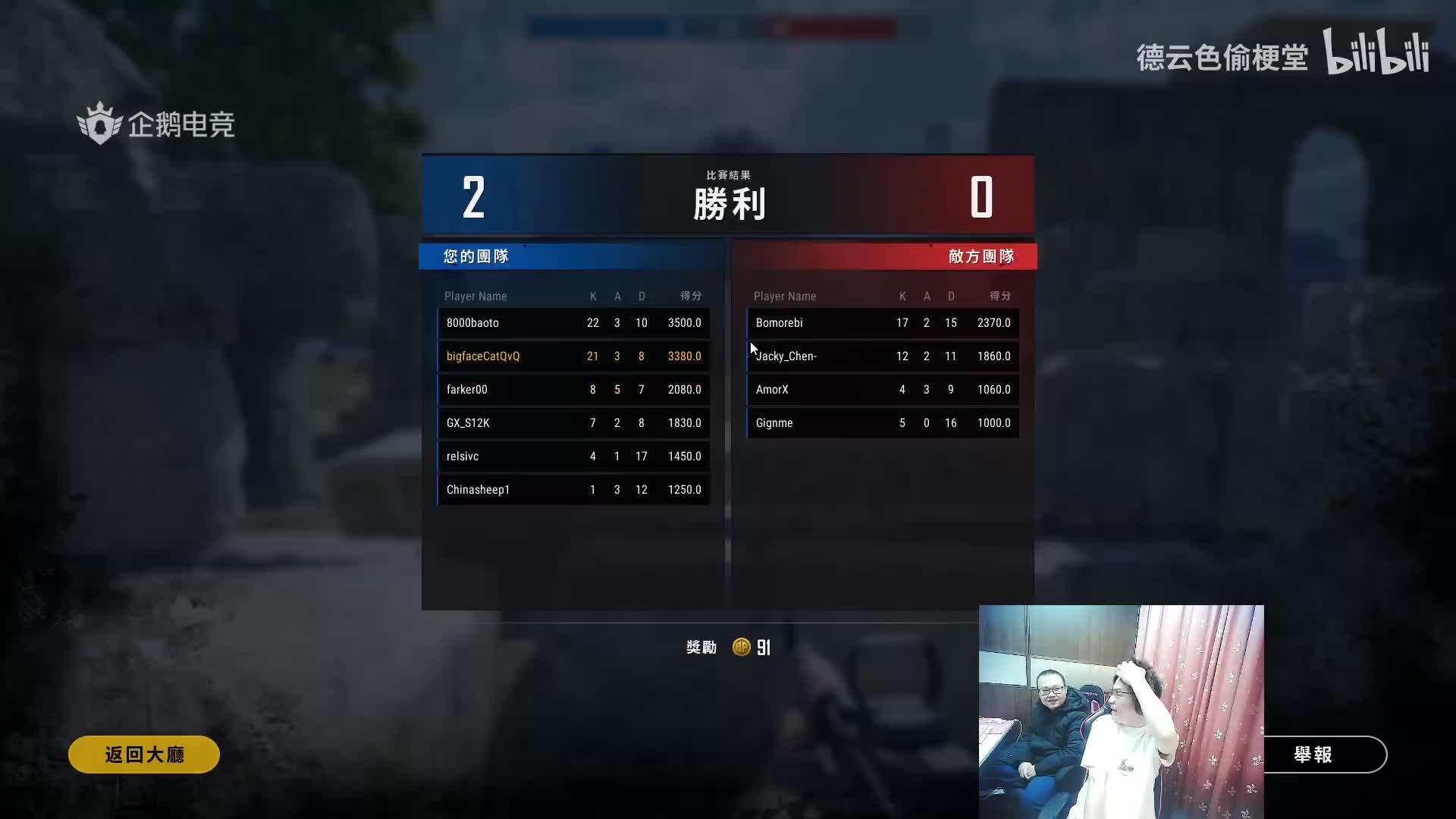
Task: Select player row 8000baoto
Action: pos(573,323)
